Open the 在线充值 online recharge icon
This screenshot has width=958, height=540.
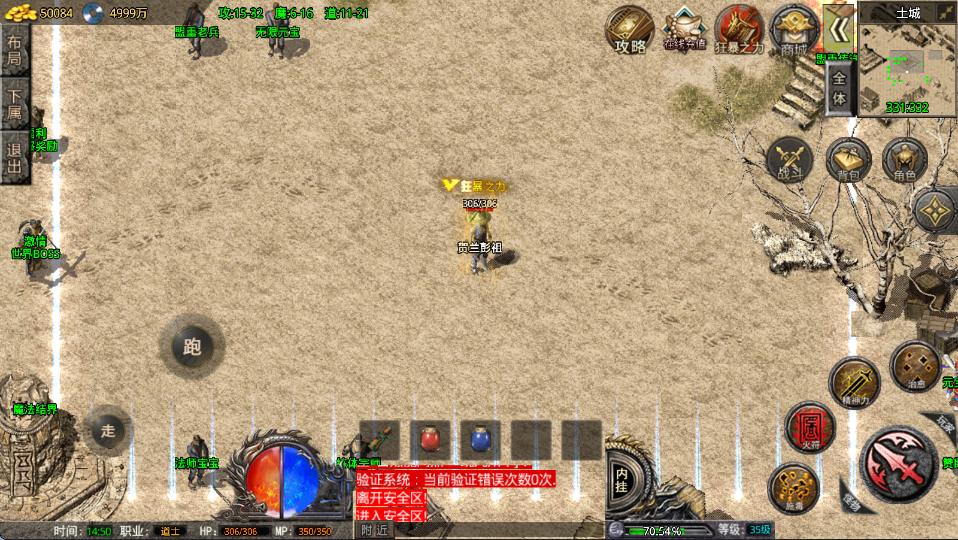[x=685, y=30]
